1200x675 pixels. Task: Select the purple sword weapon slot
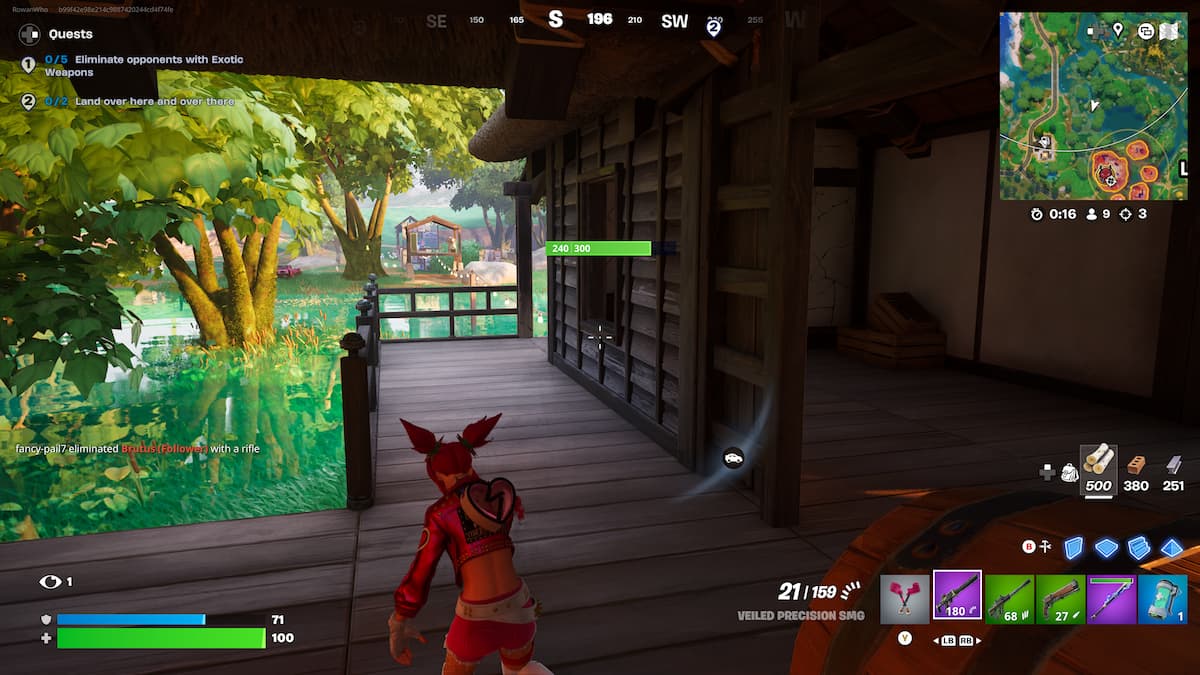point(1111,598)
